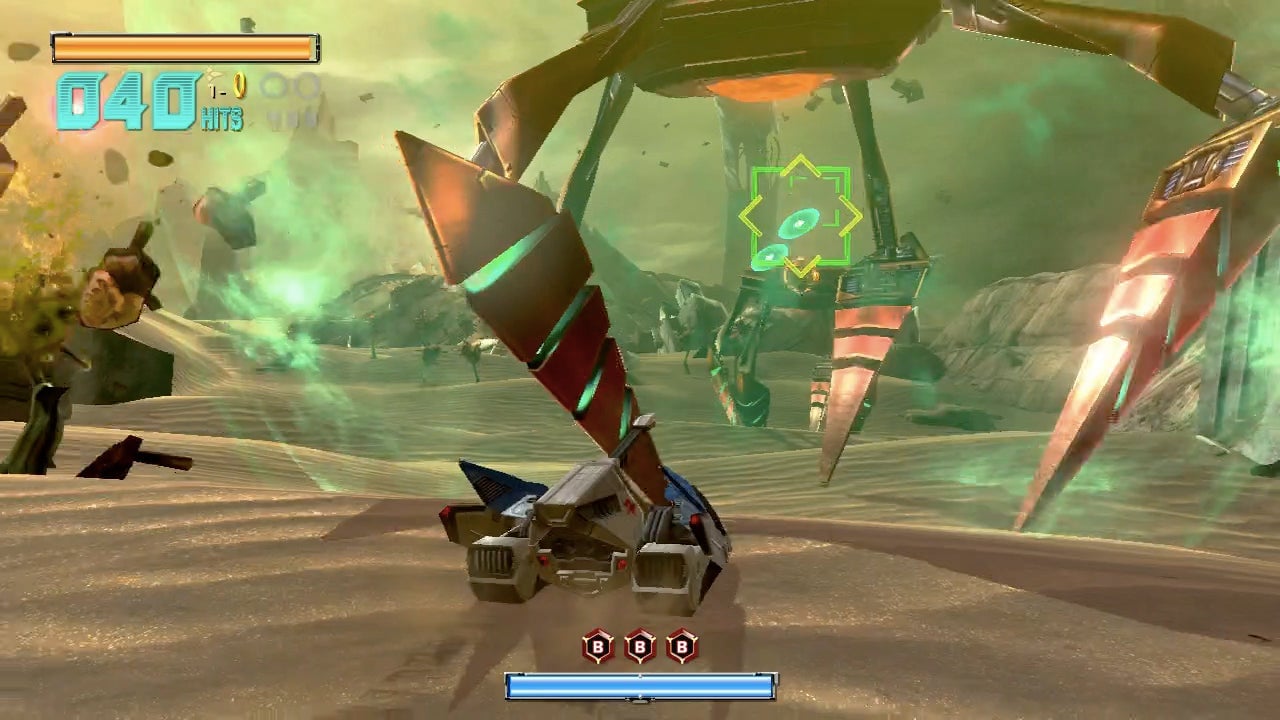1280x720 pixels.
Task: Click the left end cap of the health bar
Action: pos(55,45)
